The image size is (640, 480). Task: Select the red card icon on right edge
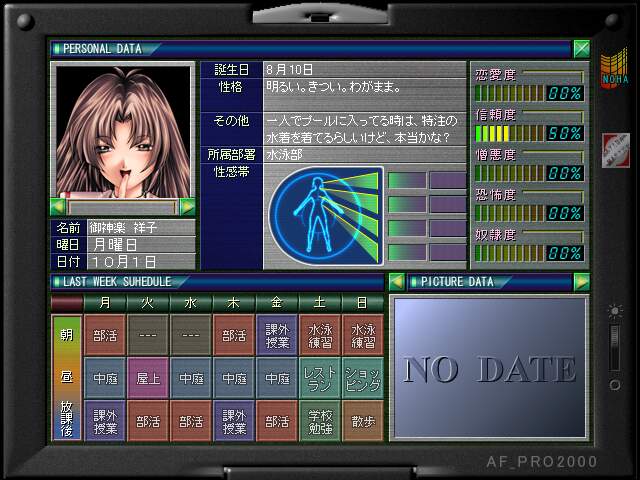pos(614,150)
